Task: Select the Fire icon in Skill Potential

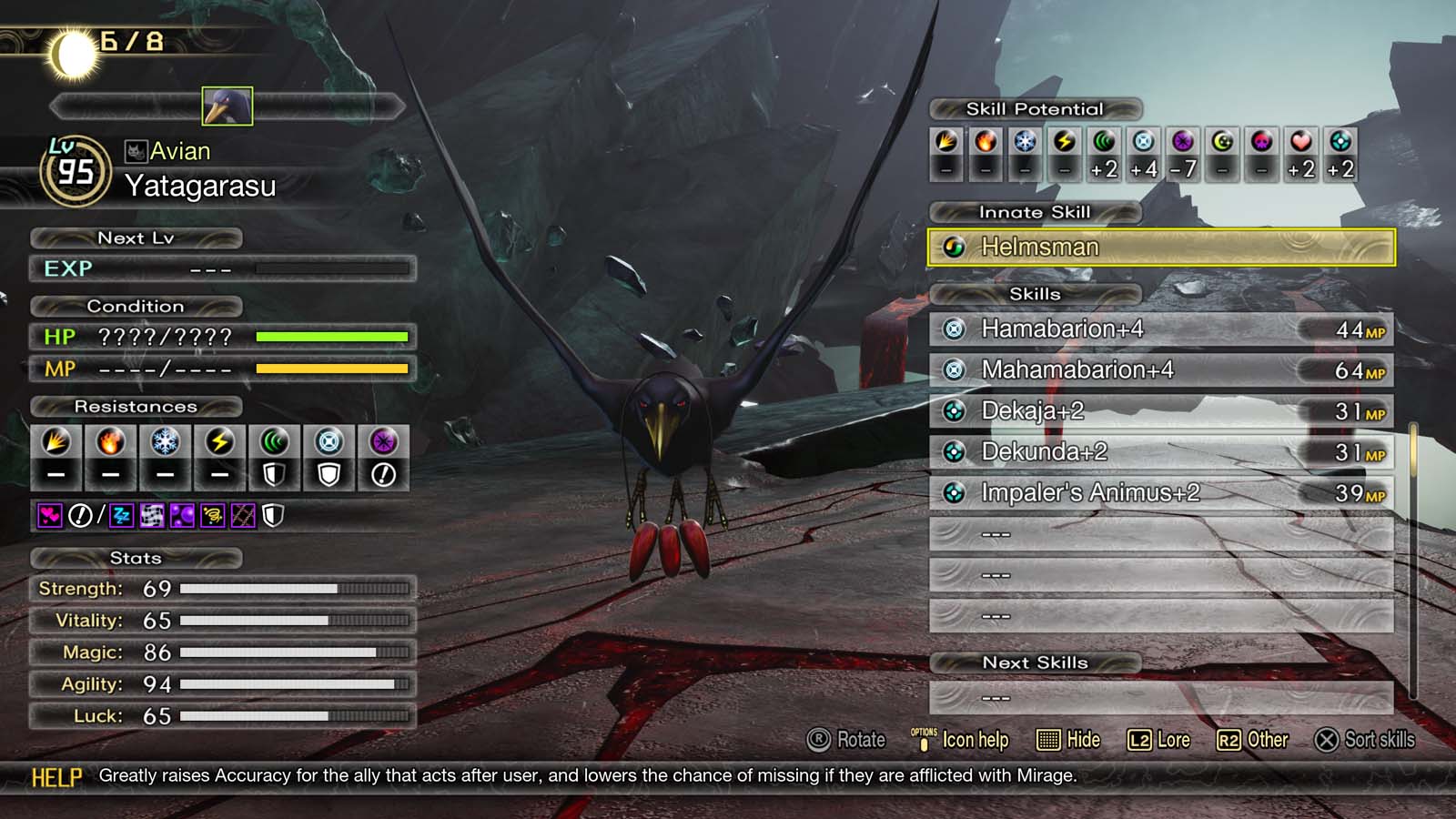Action: tap(986, 143)
